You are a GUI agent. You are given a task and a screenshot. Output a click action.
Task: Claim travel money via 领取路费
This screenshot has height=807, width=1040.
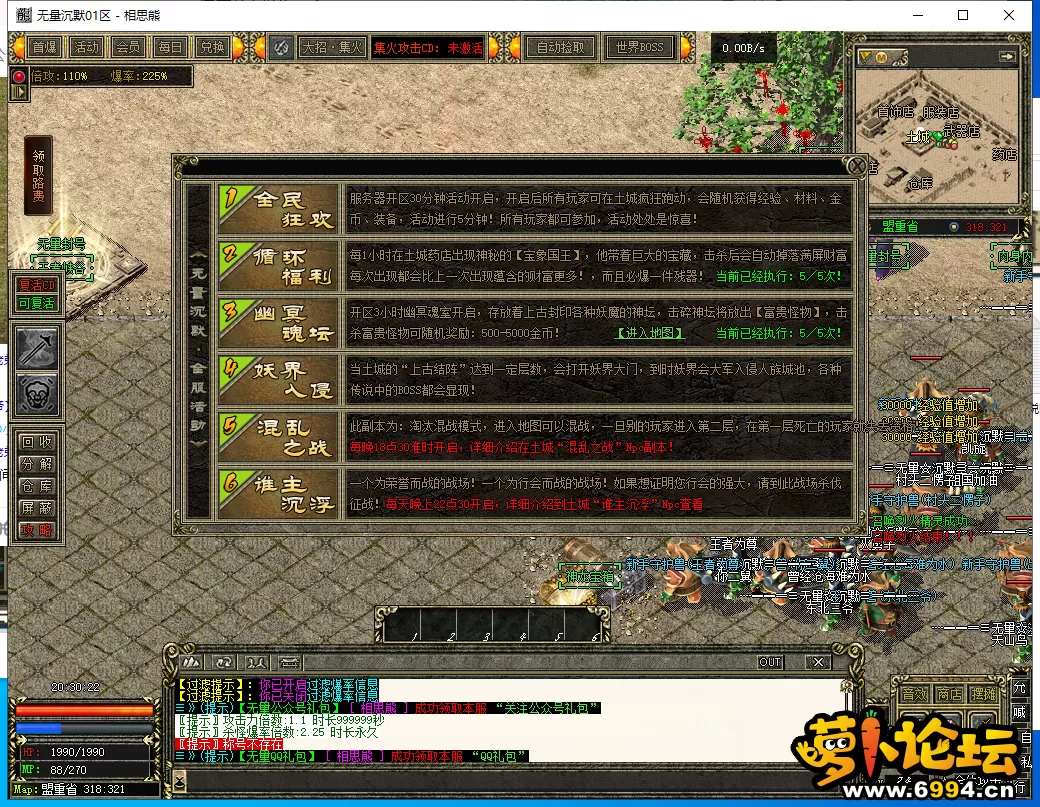[x=38, y=176]
